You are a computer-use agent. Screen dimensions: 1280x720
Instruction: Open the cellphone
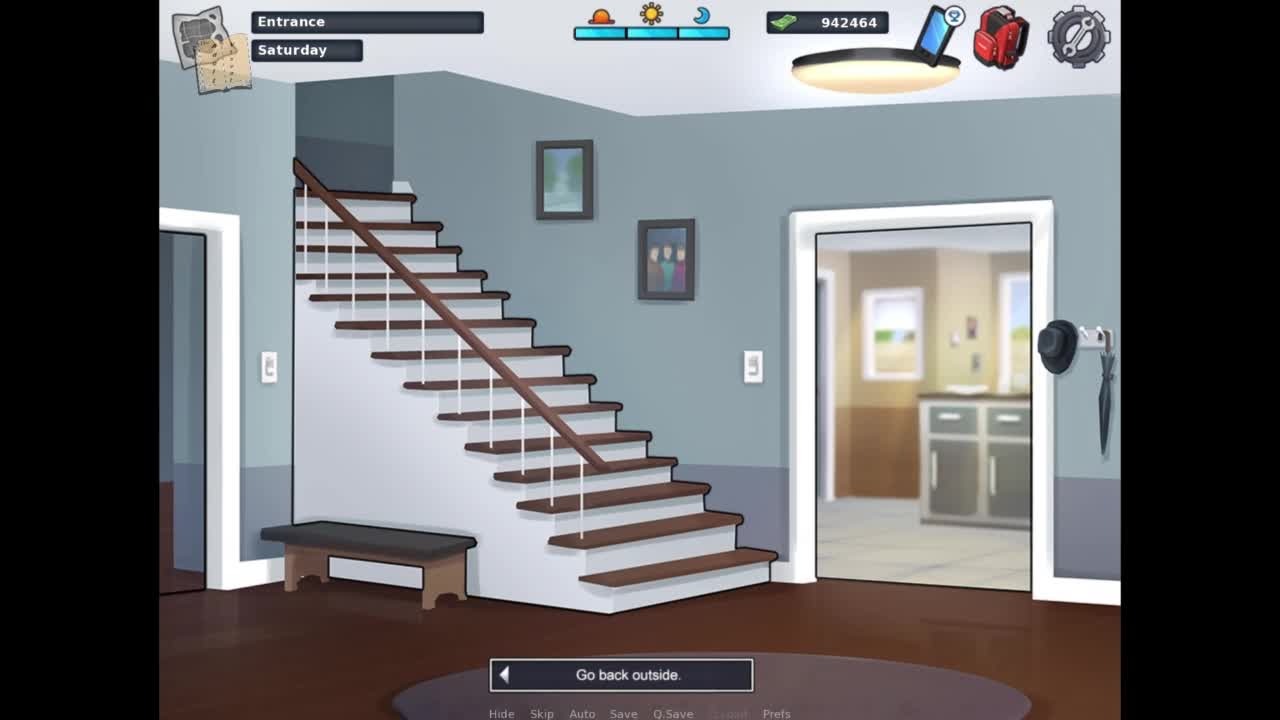tap(938, 34)
